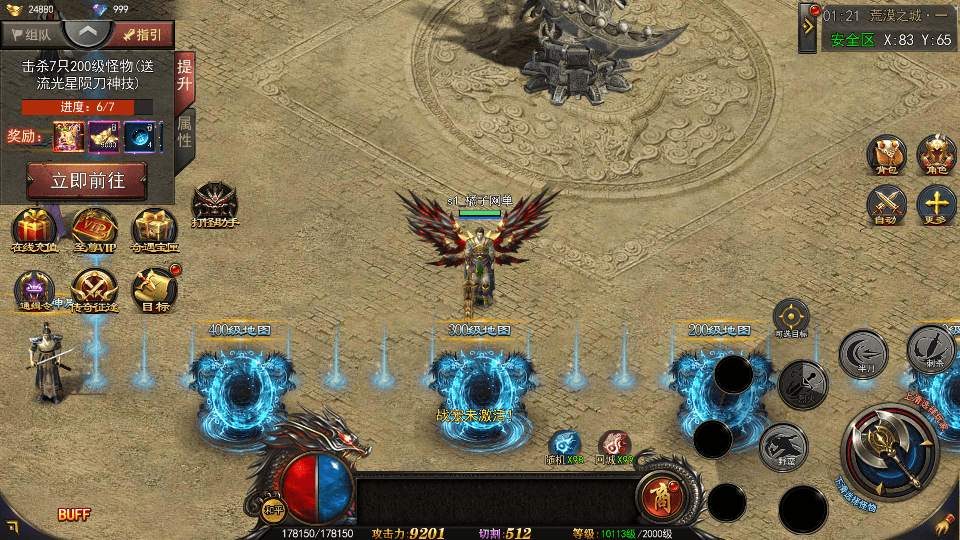
Task: Open the 传奇征途 crossed-swords icon
Action: tap(95, 290)
